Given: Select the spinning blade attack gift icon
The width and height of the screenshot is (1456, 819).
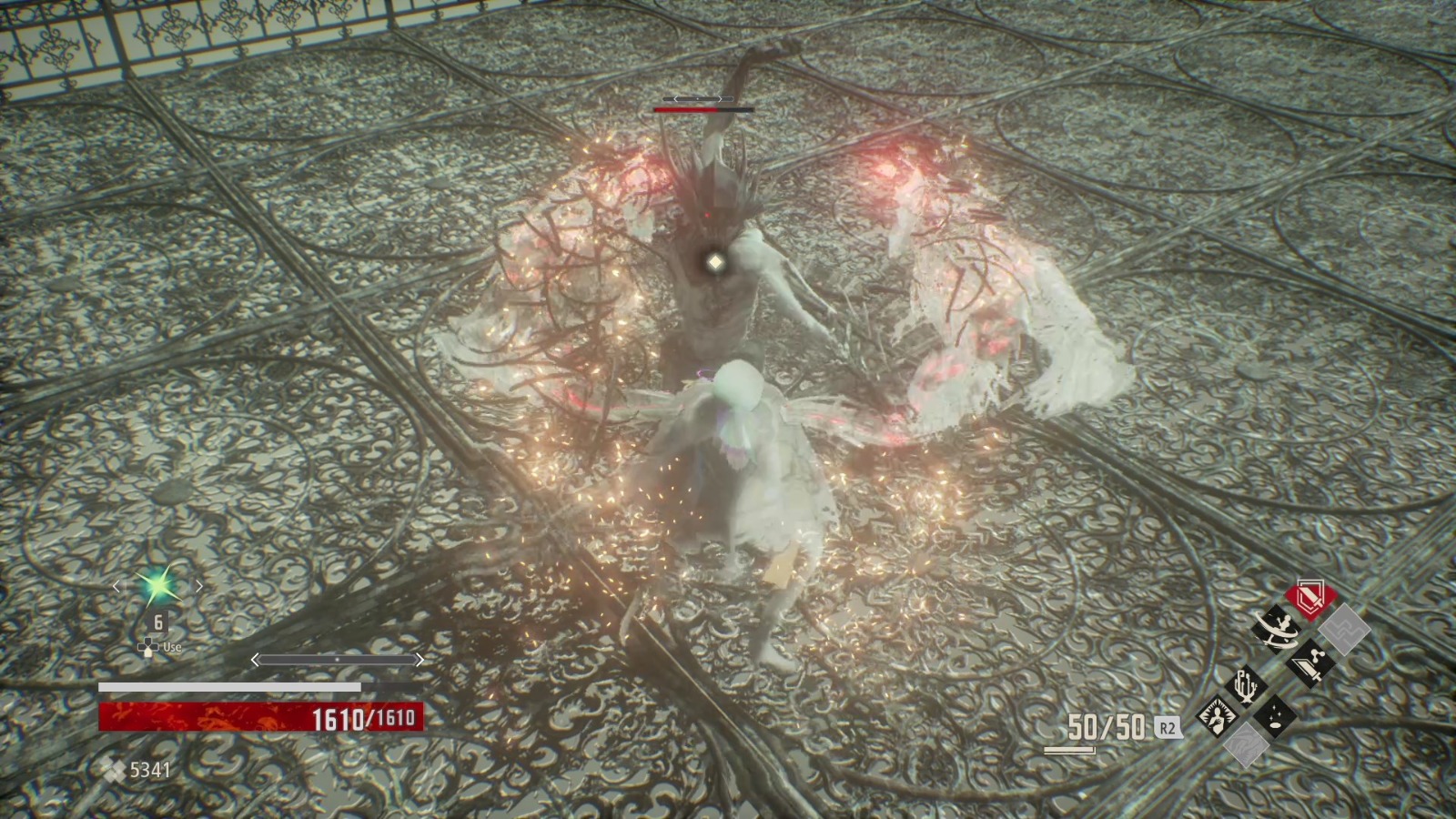Looking at the screenshot, I should 1277,630.
